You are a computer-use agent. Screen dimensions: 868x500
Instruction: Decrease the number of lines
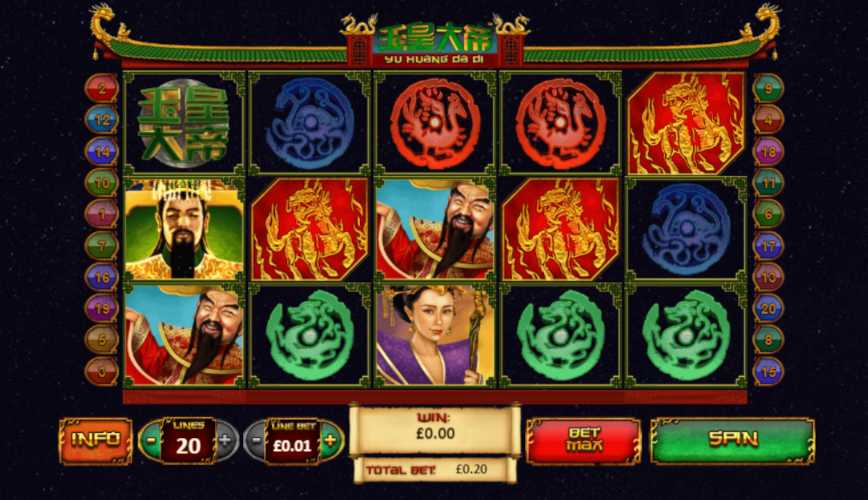click(x=150, y=440)
